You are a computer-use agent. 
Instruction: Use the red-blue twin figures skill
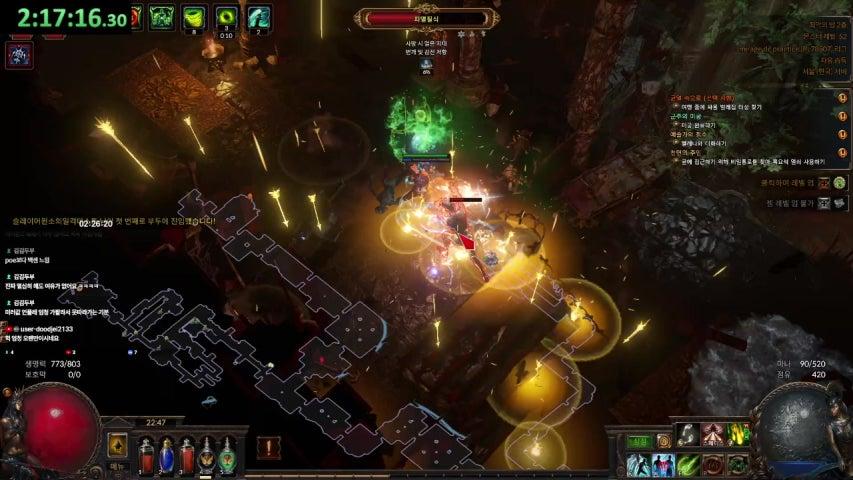(662, 465)
